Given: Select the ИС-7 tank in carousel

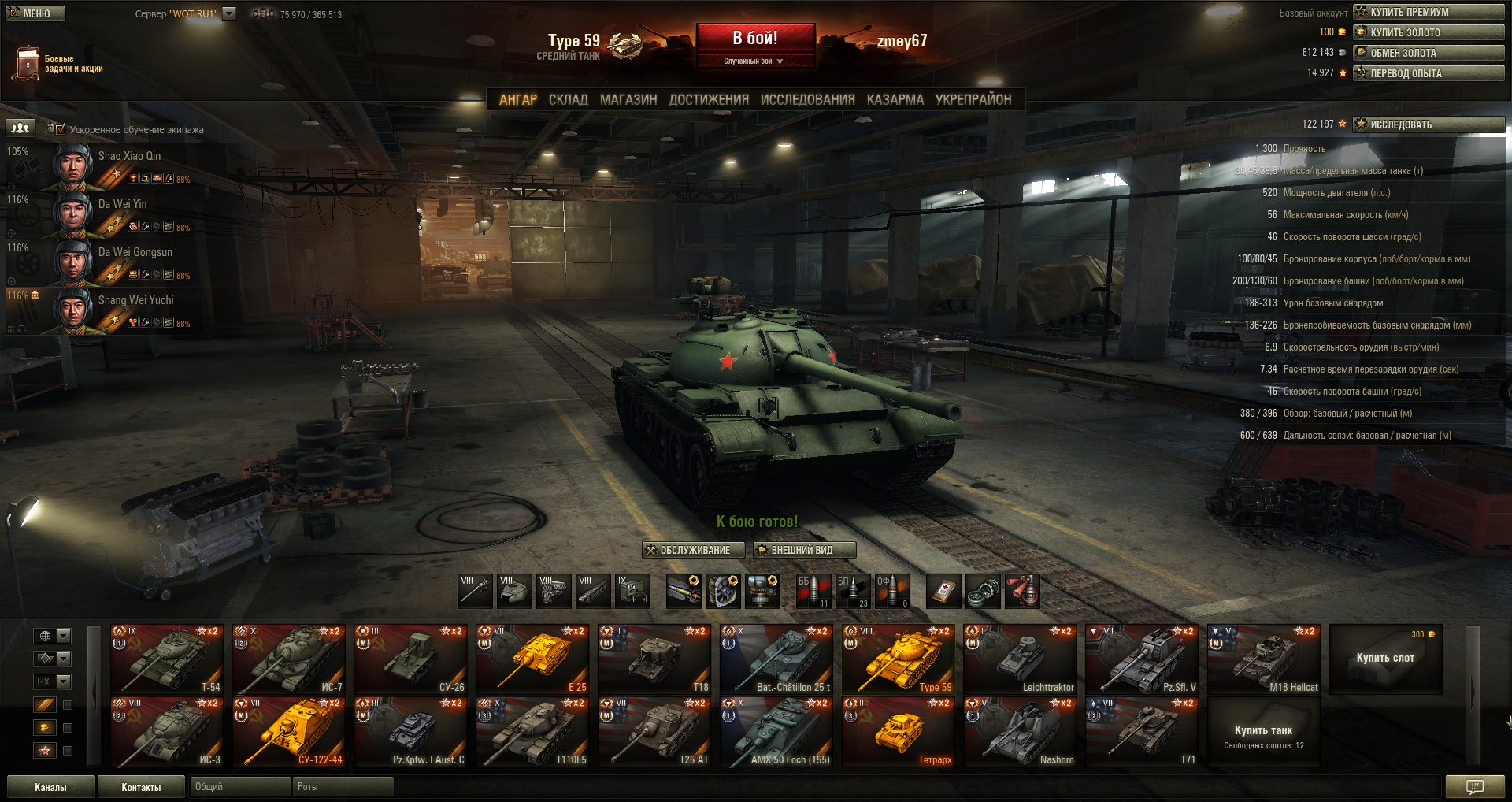Looking at the screenshot, I should tap(289, 659).
